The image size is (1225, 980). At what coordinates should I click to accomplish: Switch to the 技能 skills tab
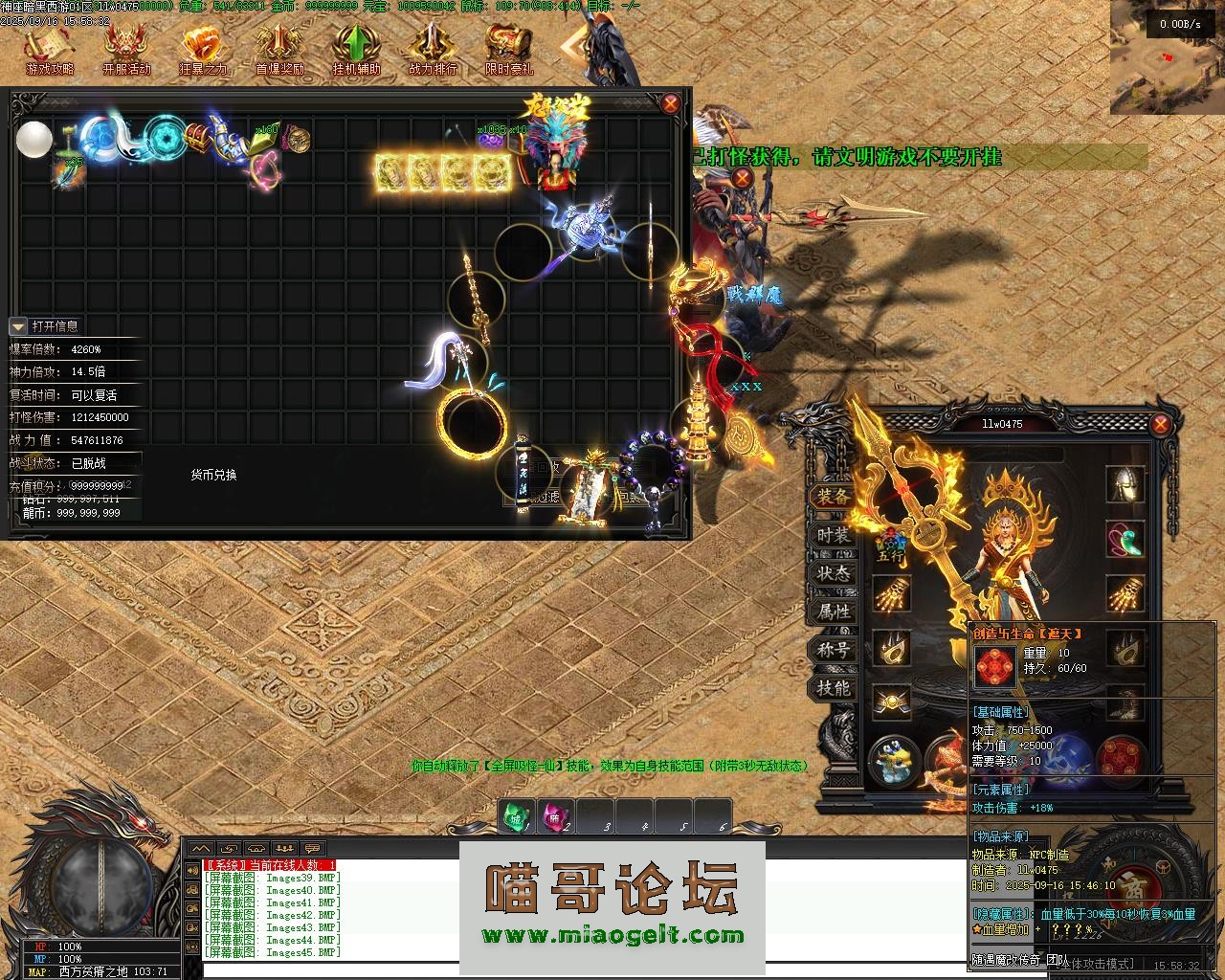pyautogui.click(x=833, y=688)
